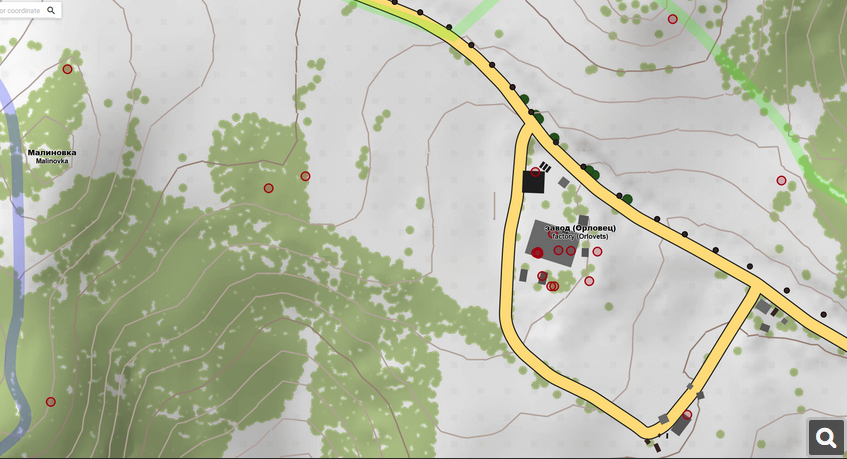Click the coordinate search input field
The image size is (847, 459).
(x=20, y=10)
